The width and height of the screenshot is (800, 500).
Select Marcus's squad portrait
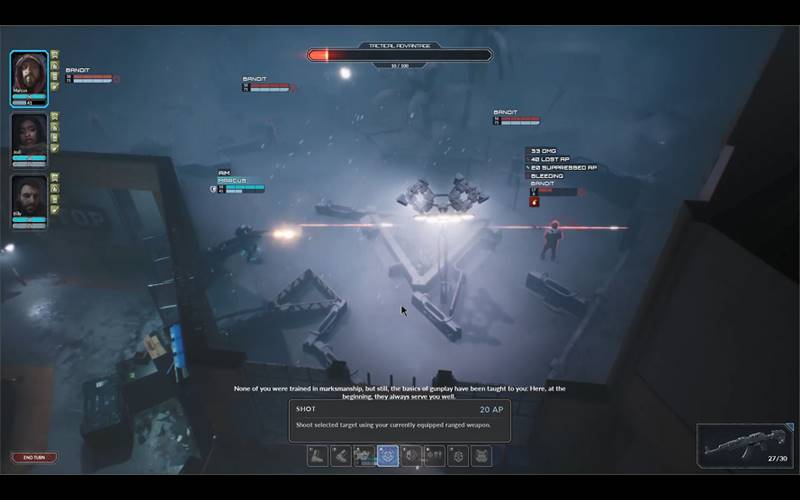[x=29, y=73]
